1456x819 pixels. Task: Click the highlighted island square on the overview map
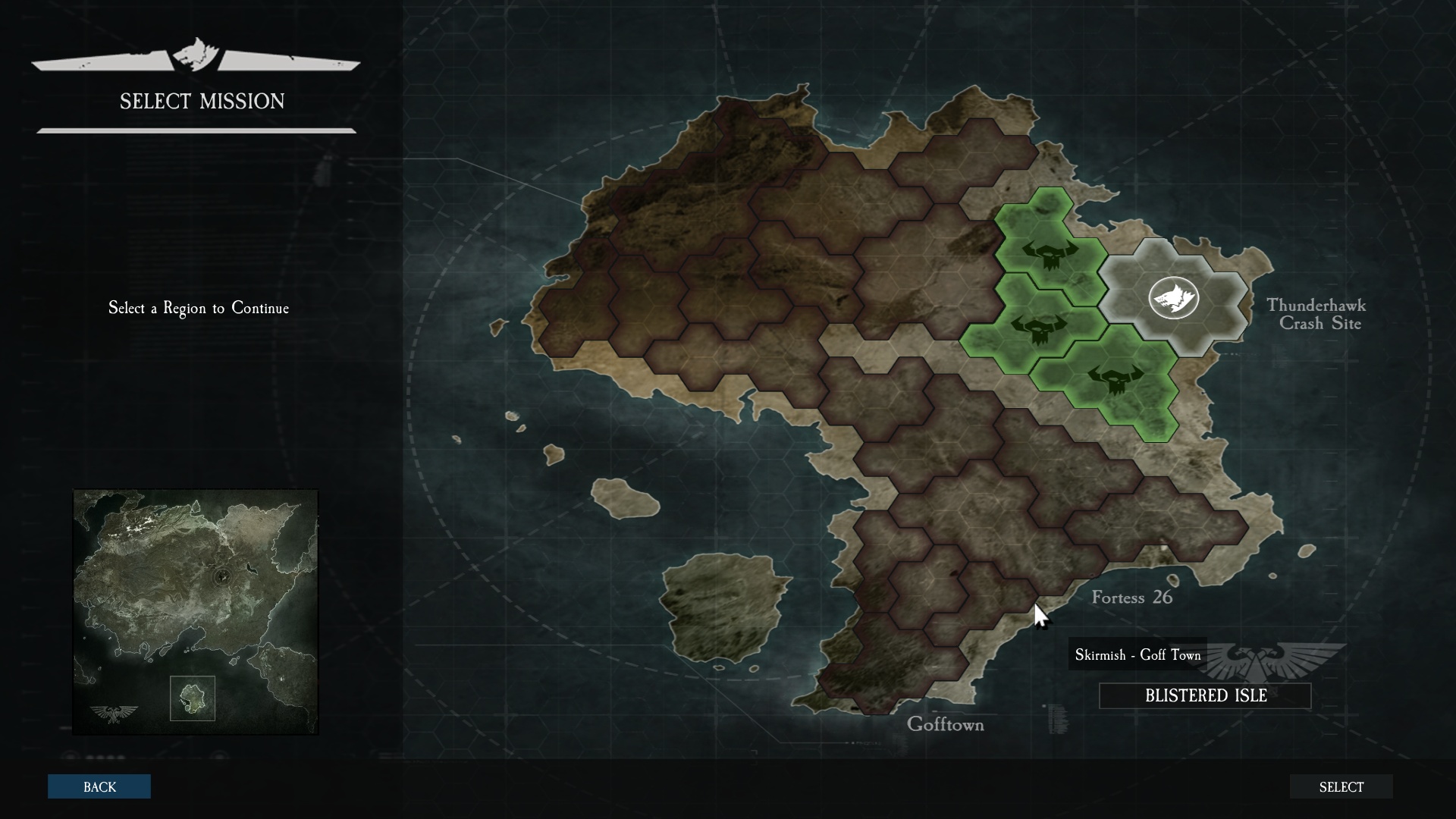(193, 698)
